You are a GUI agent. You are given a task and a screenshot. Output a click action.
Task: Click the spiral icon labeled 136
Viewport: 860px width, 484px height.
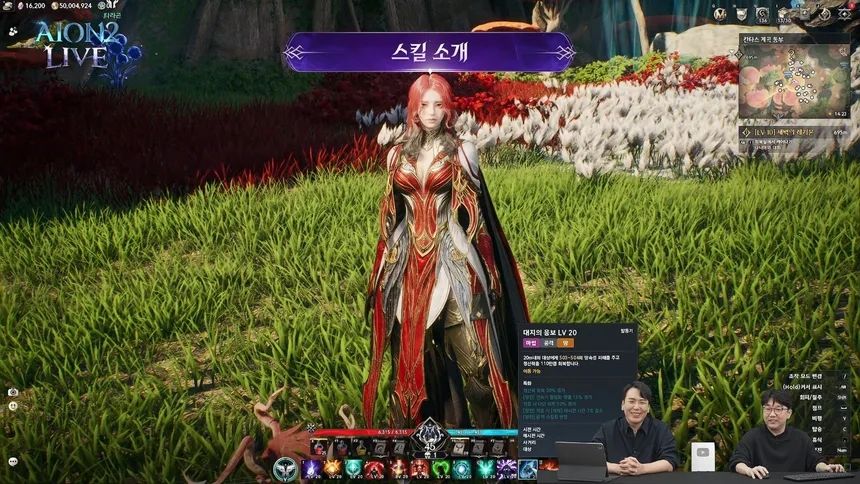pos(763,12)
